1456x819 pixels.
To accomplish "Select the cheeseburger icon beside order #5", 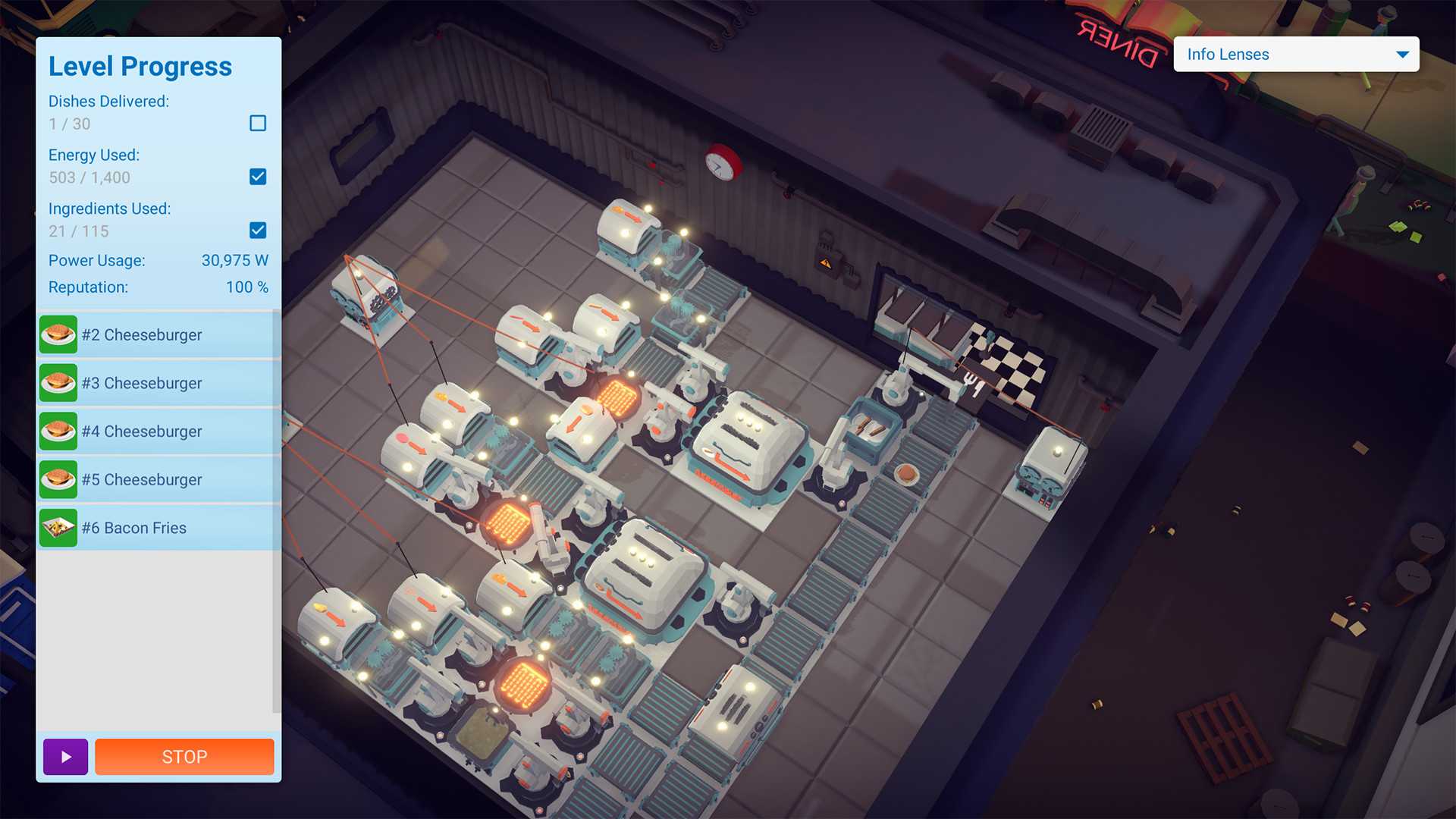I will (58, 479).
